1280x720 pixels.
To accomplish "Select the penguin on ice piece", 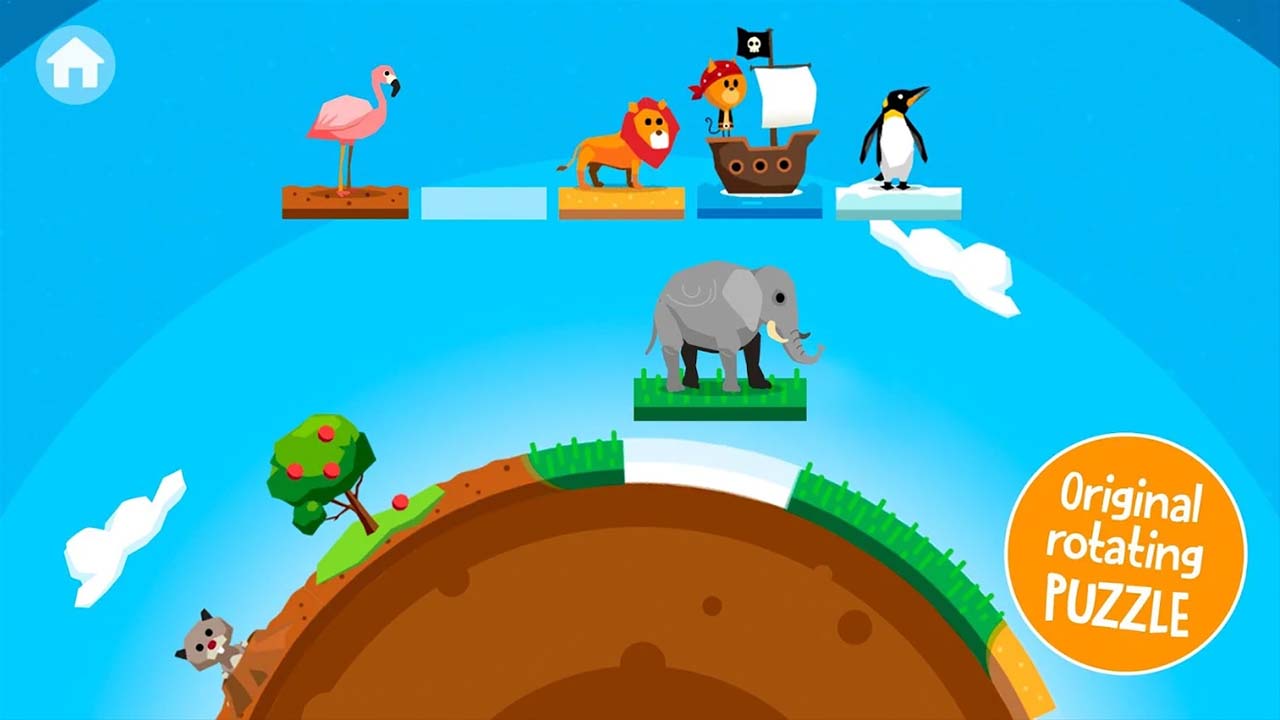I will [x=895, y=140].
